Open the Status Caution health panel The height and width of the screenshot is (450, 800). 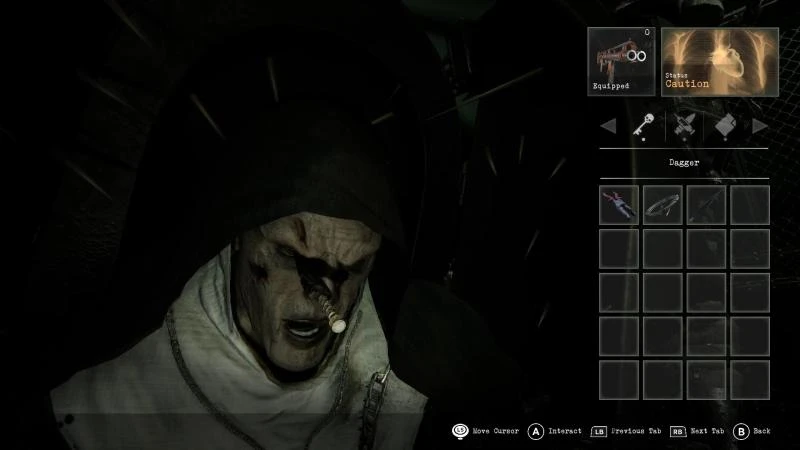pyautogui.click(x=719, y=61)
